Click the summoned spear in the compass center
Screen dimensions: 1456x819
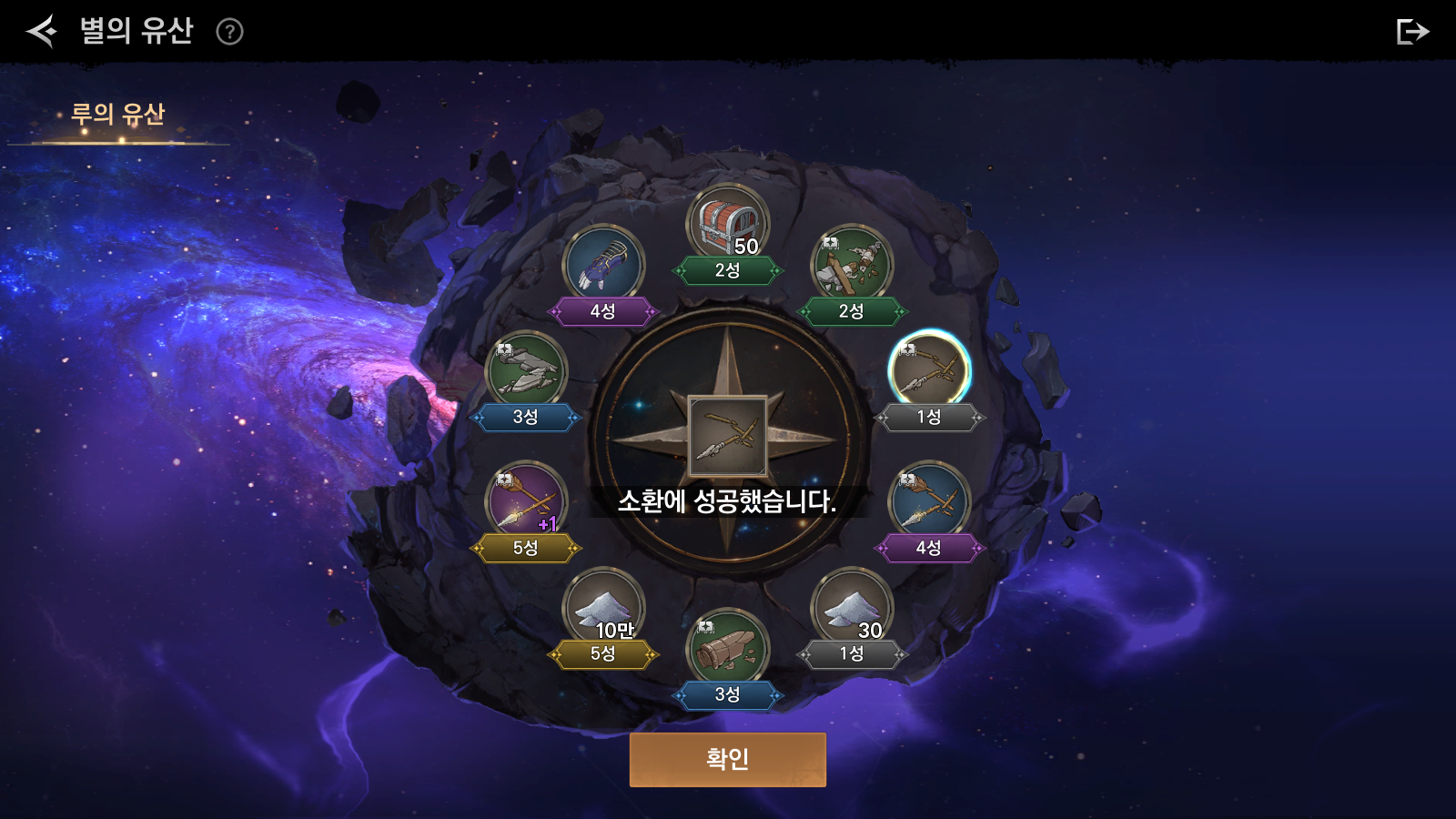(x=727, y=436)
